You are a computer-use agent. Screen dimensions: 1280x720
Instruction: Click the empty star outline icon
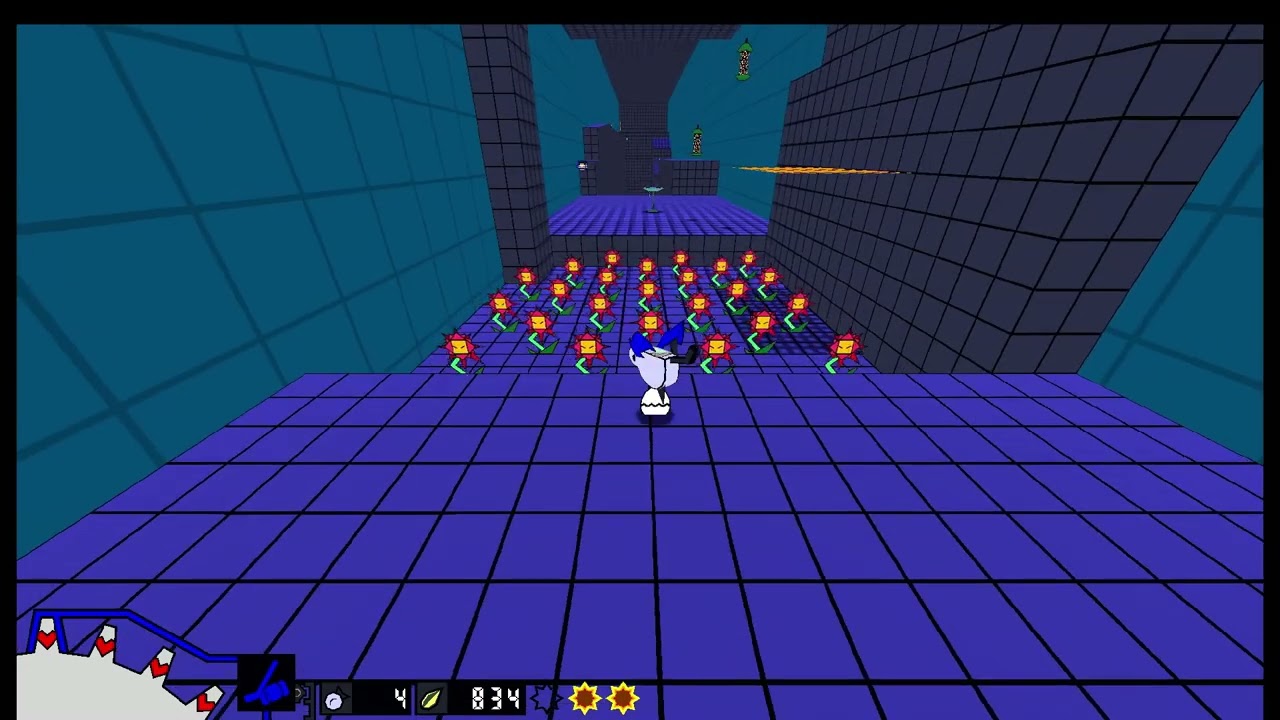546,698
